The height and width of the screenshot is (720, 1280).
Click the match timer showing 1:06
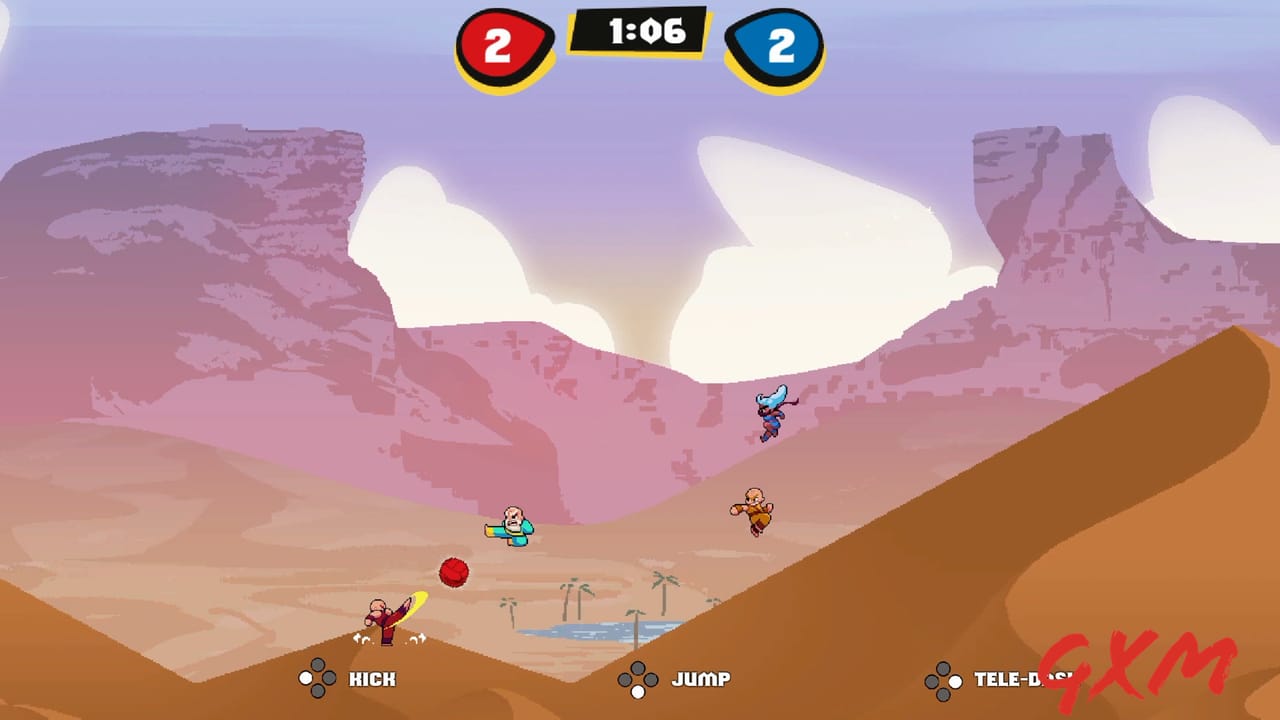pyautogui.click(x=640, y=30)
